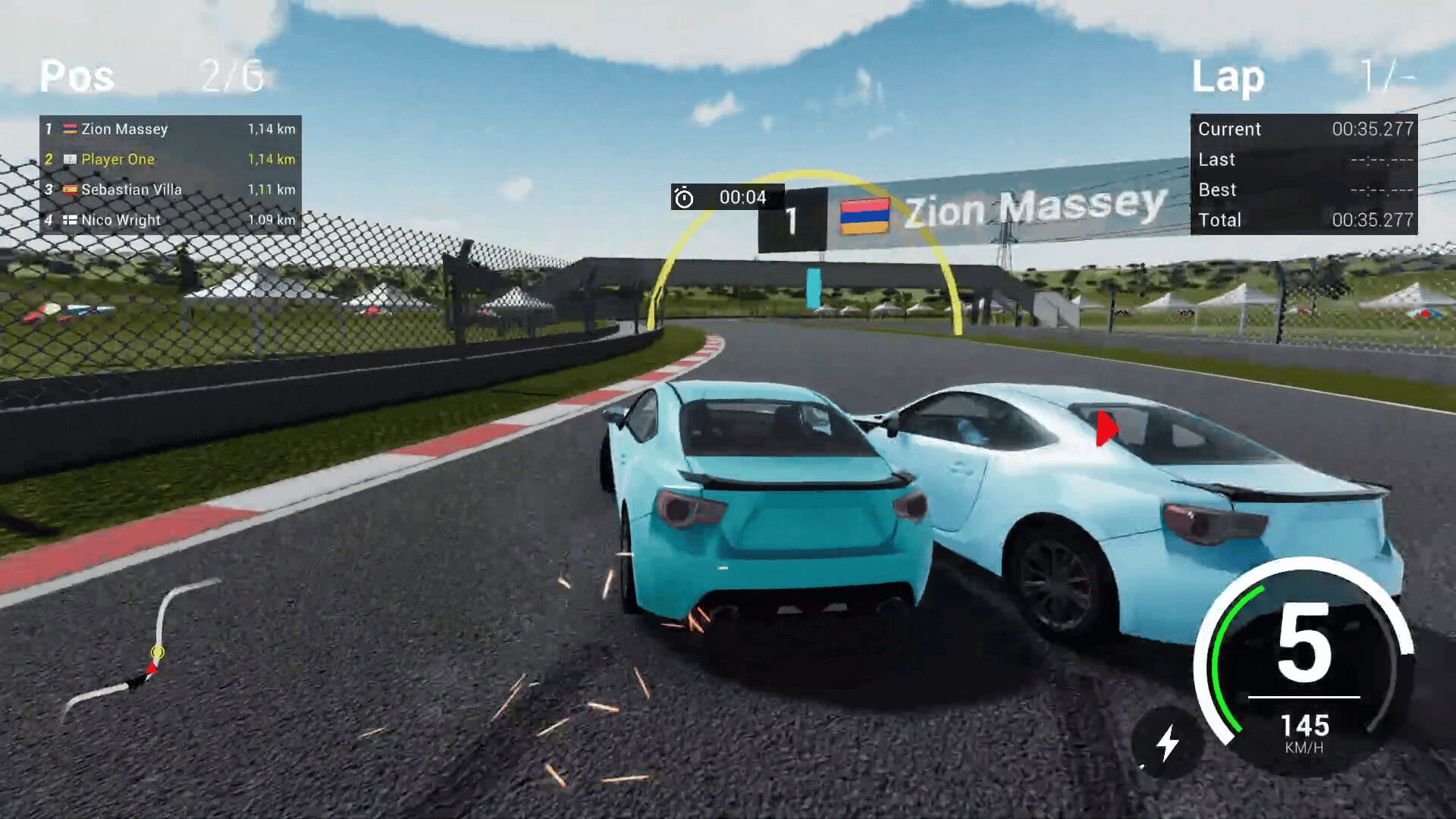Choose Sebastian Villa in the standings
1456x819 pixels.
pos(170,190)
